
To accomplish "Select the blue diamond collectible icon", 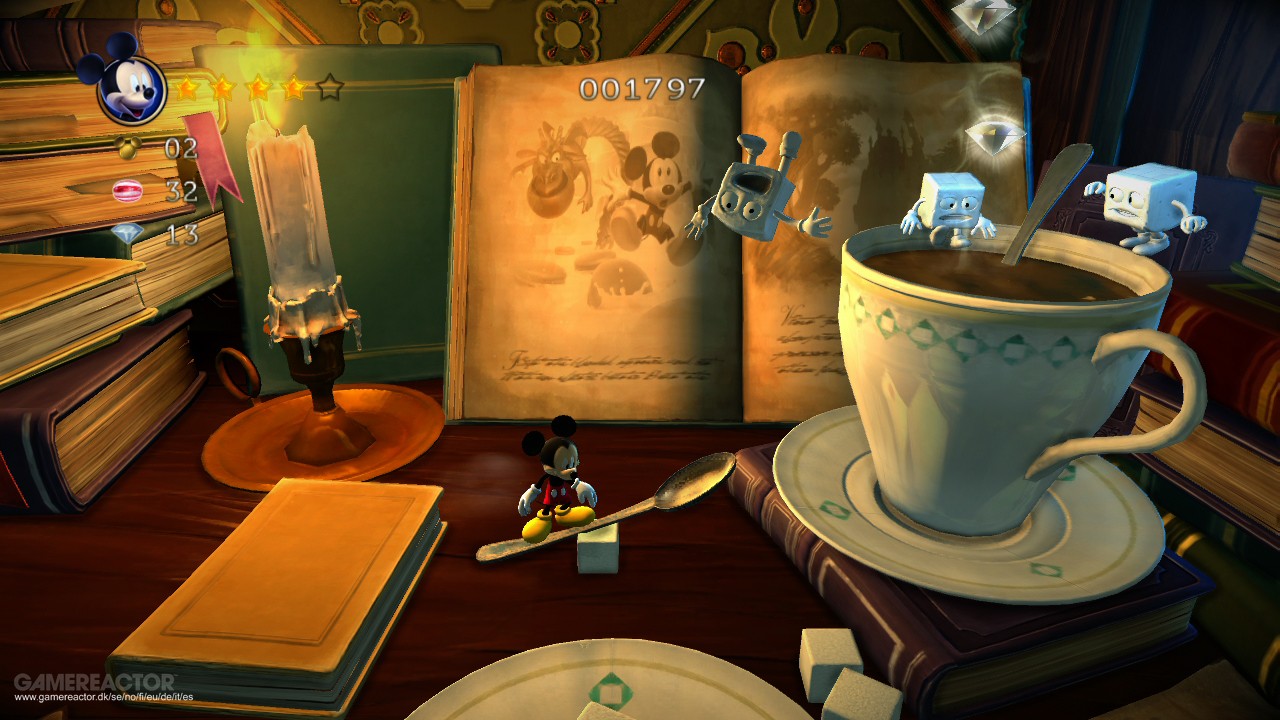I will coord(127,233).
